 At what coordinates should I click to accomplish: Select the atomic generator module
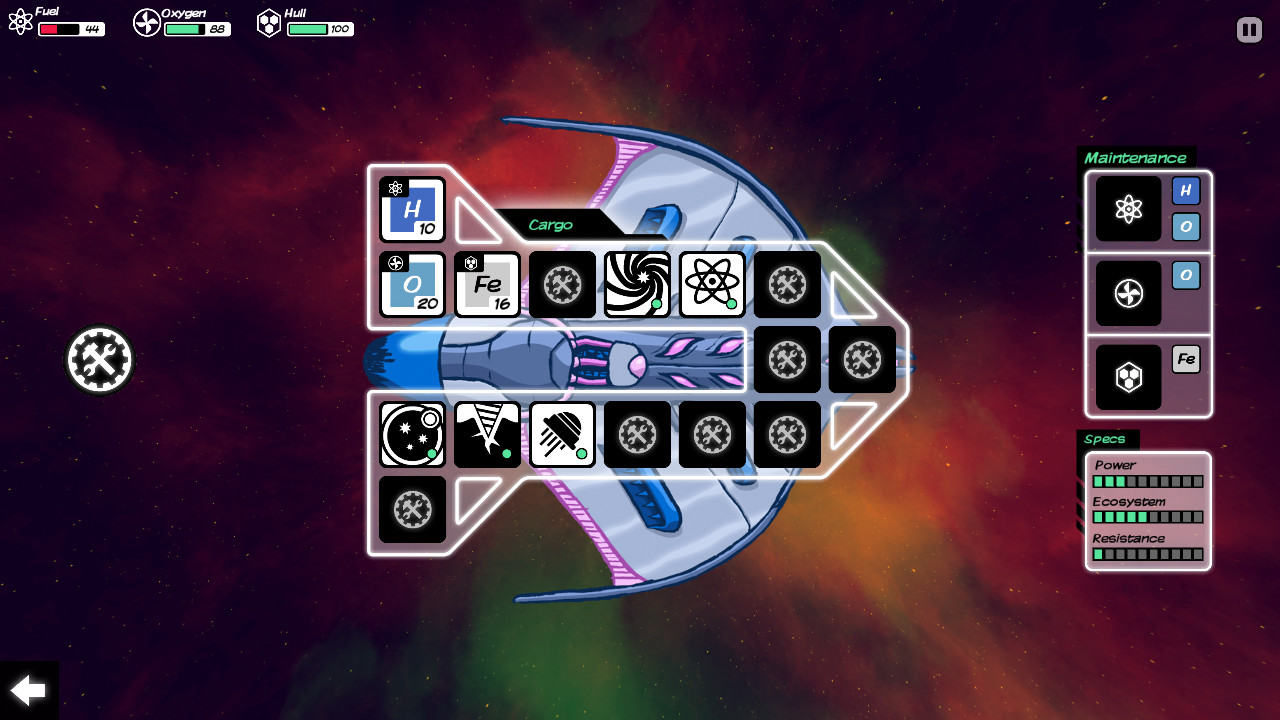712,285
